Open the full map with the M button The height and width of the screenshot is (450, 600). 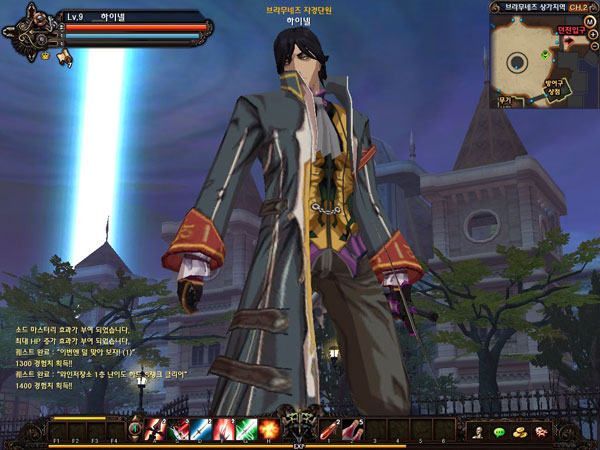590,22
